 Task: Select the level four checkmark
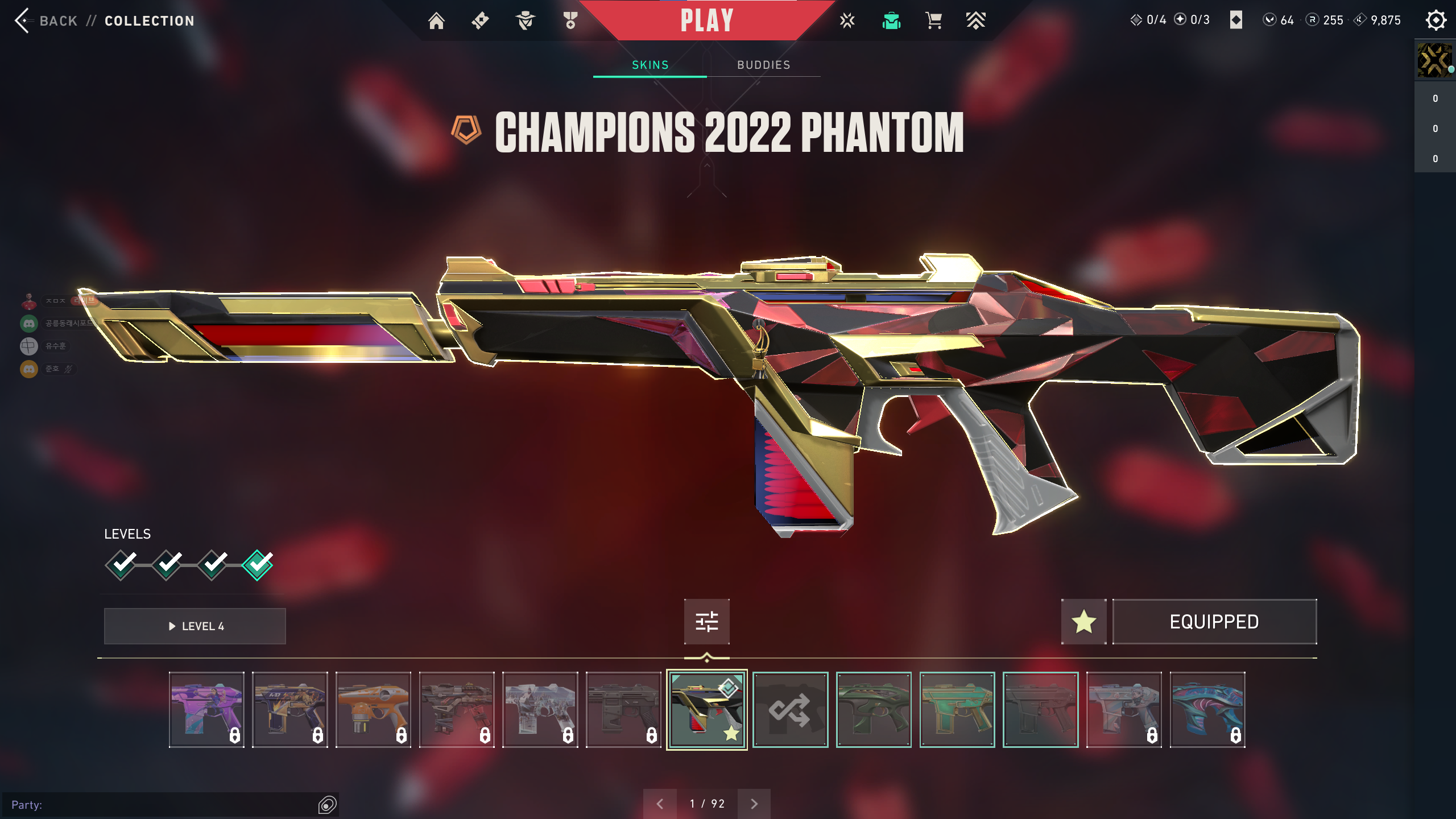(x=258, y=565)
